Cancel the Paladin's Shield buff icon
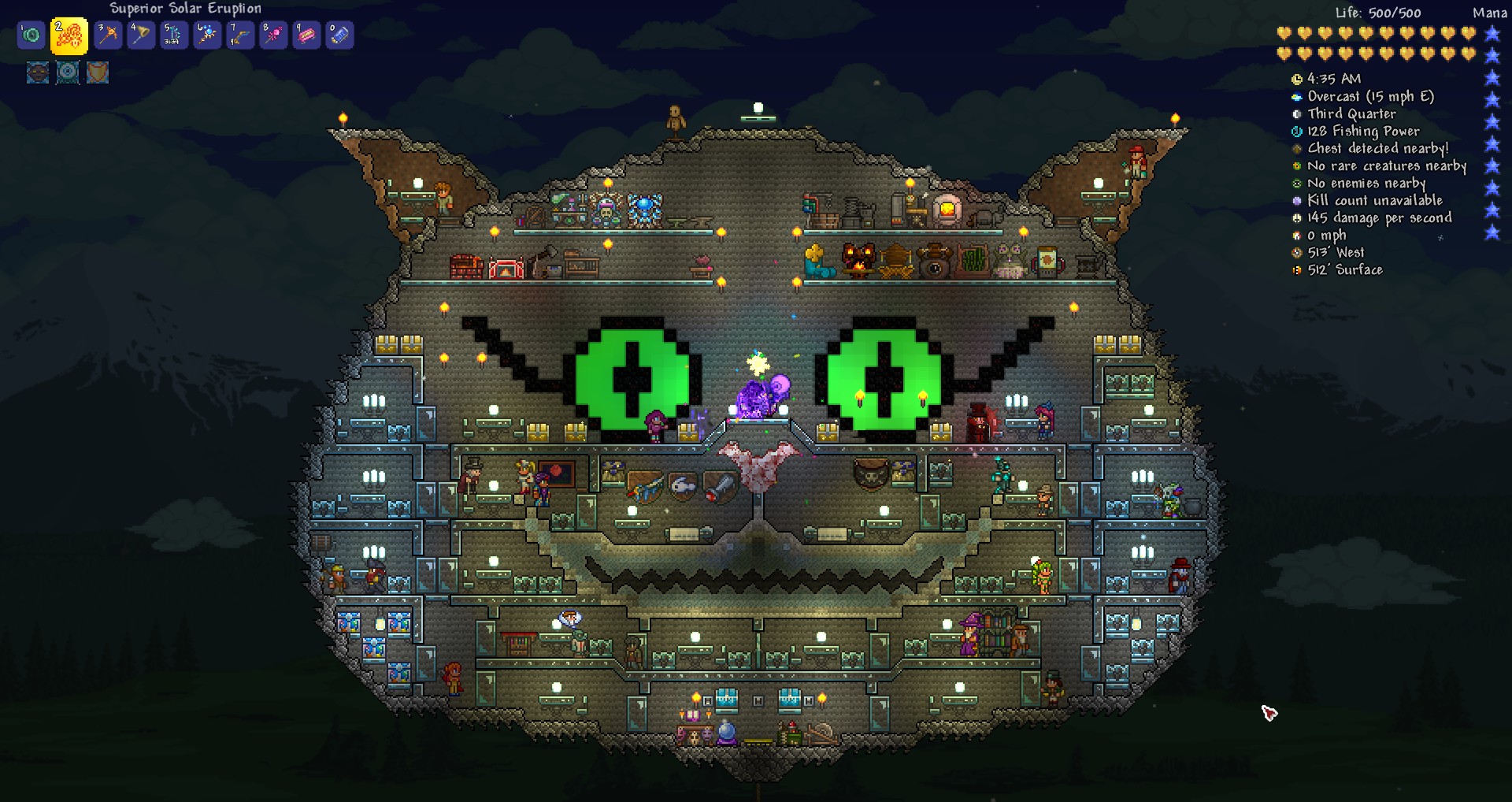 tap(98, 73)
